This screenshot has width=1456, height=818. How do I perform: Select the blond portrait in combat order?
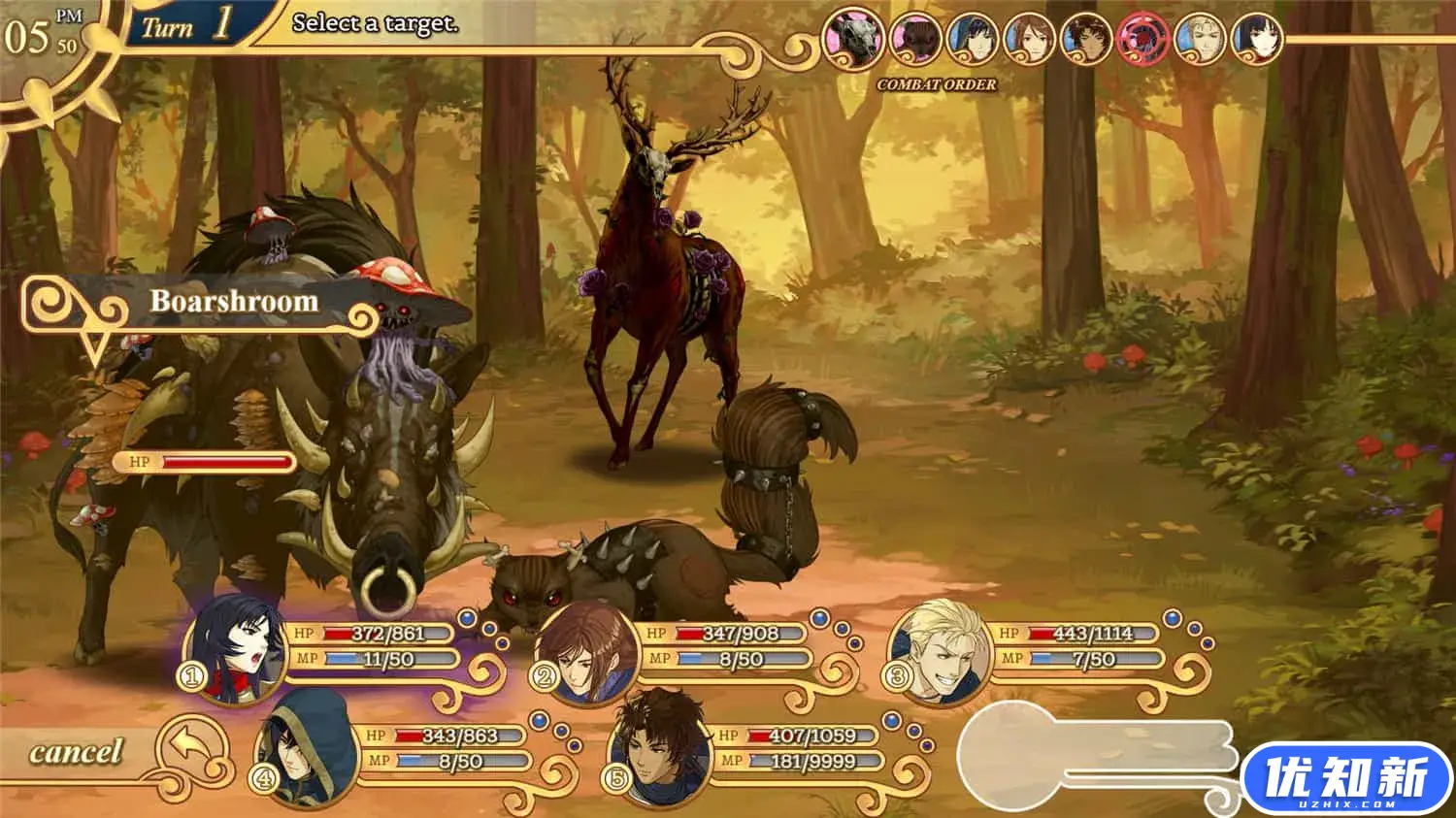click(x=1201, y=41)
